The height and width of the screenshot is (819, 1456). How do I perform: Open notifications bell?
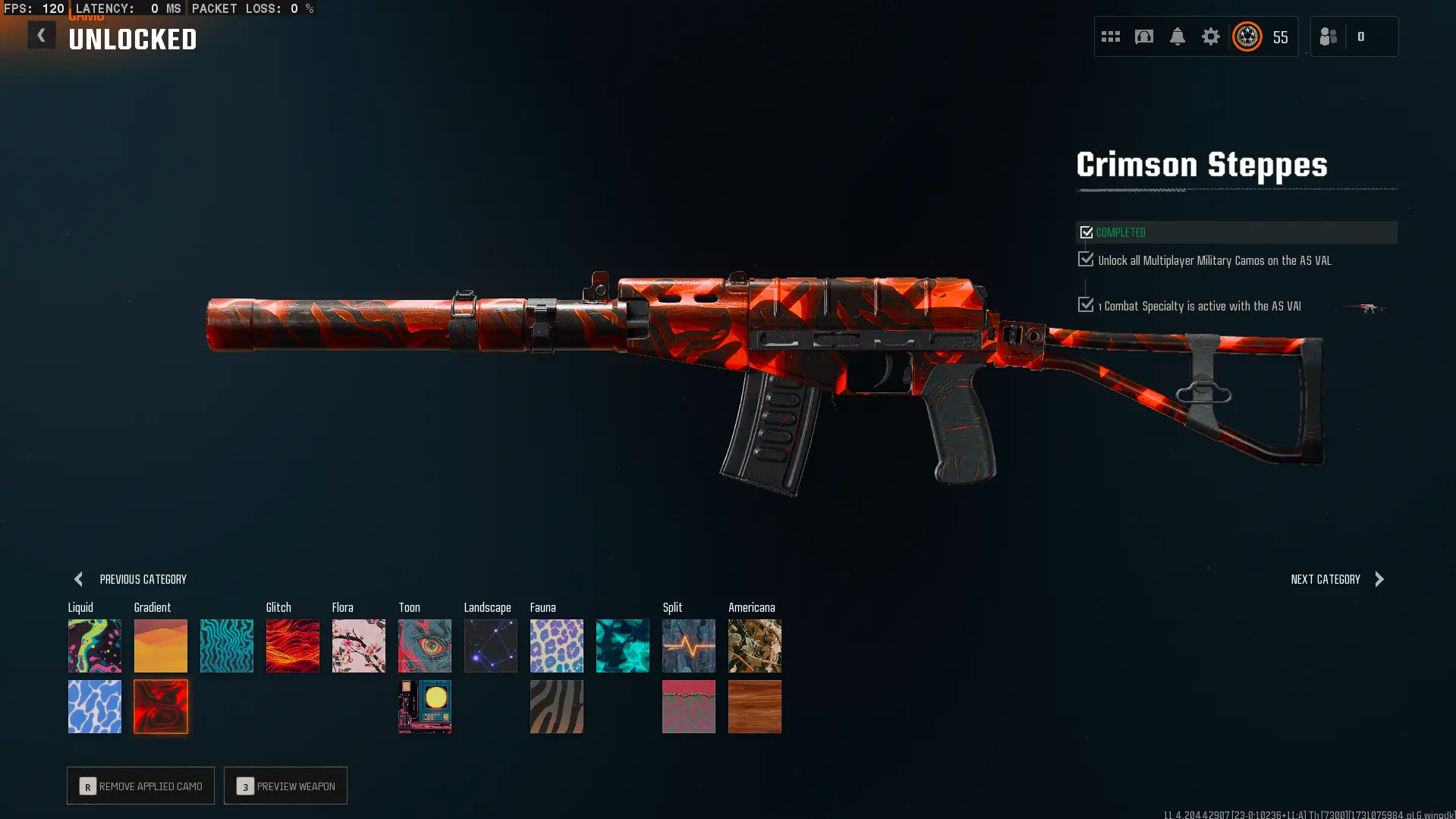(1177, 36)
